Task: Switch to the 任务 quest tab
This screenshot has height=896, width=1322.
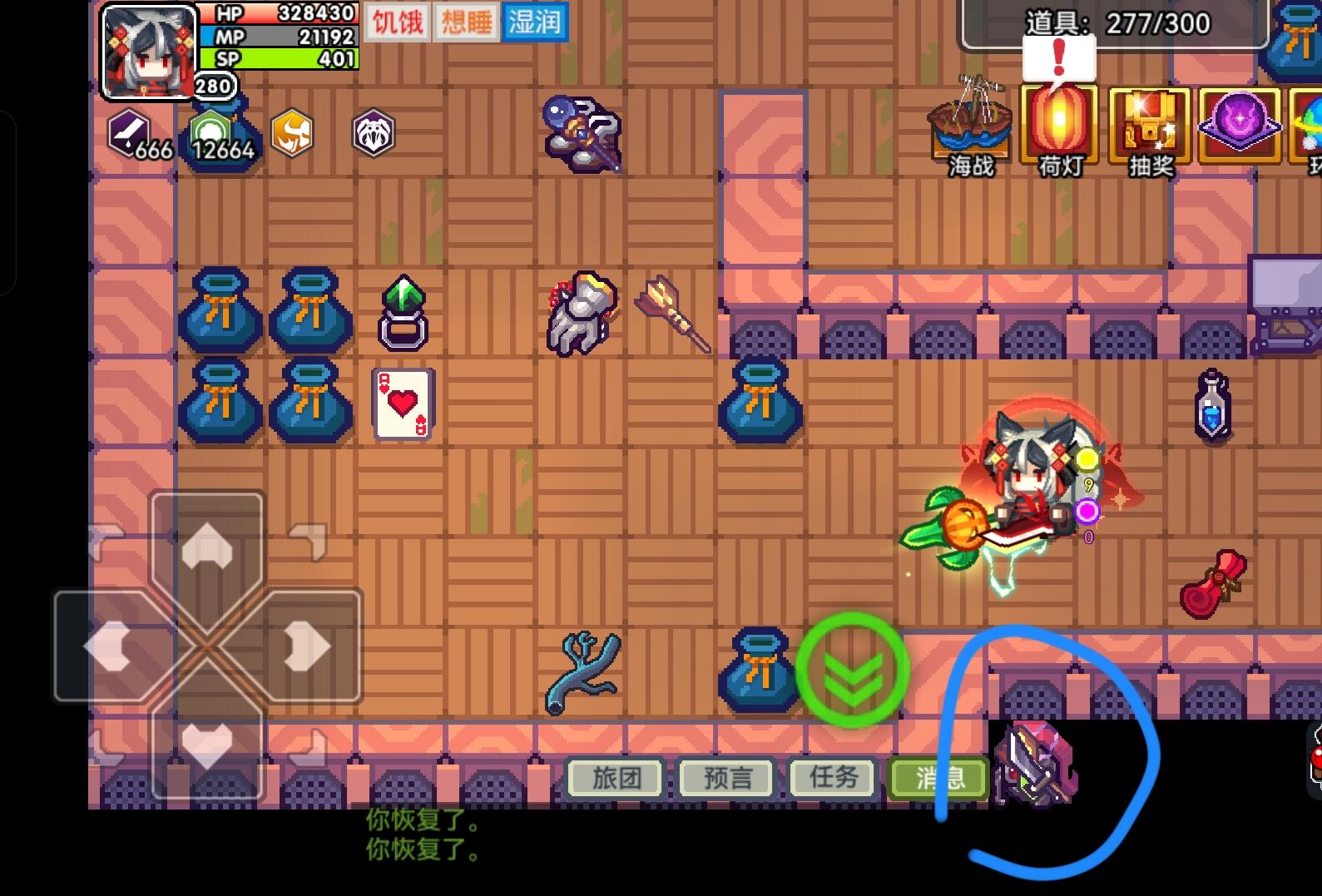Action: point(834,778)
